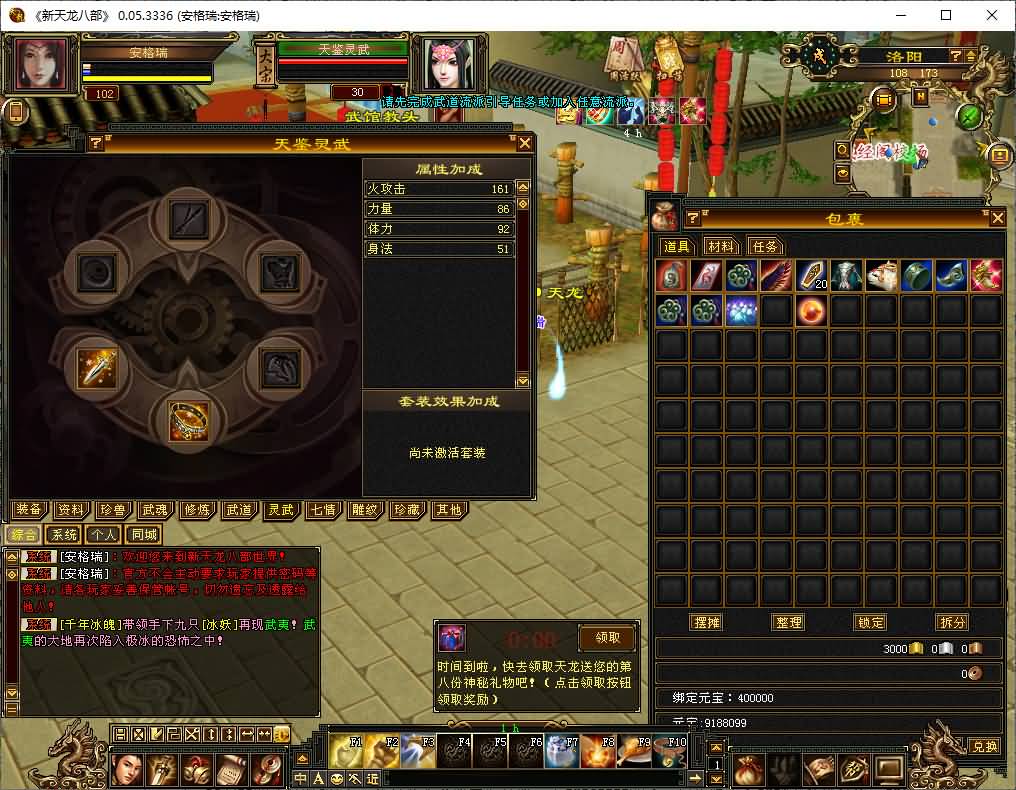The width and height of the screenshot is (1016, 790).
Task: Select the equipped sword spirit-weapon slot
Action: click(97, 369)
